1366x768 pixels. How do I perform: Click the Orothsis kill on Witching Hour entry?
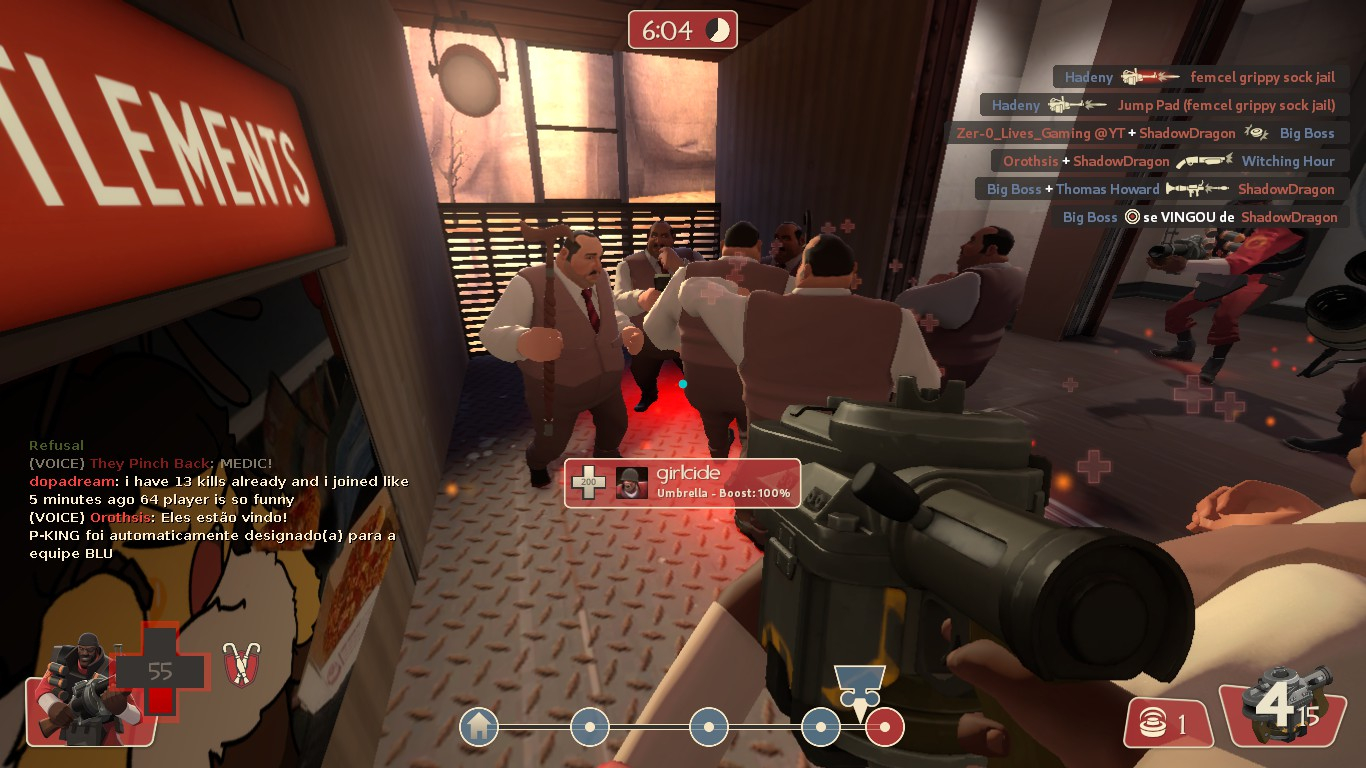pos(1168,161)
